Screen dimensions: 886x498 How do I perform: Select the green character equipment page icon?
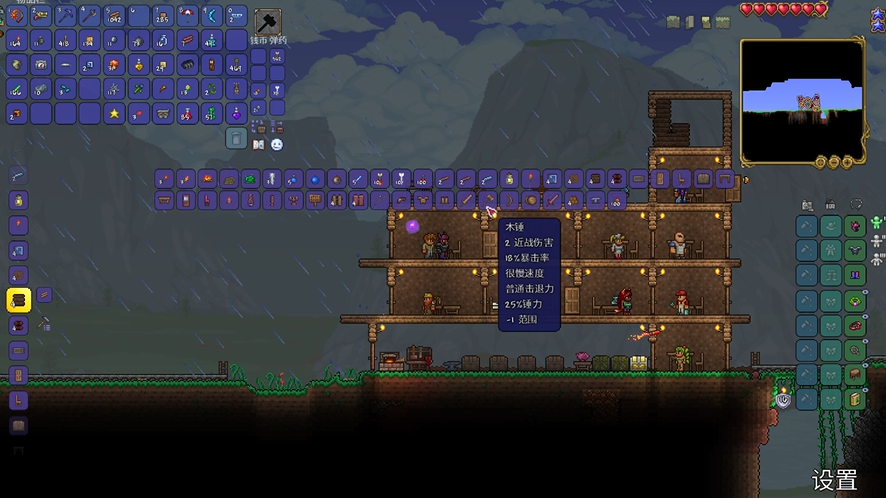point(877,222)
